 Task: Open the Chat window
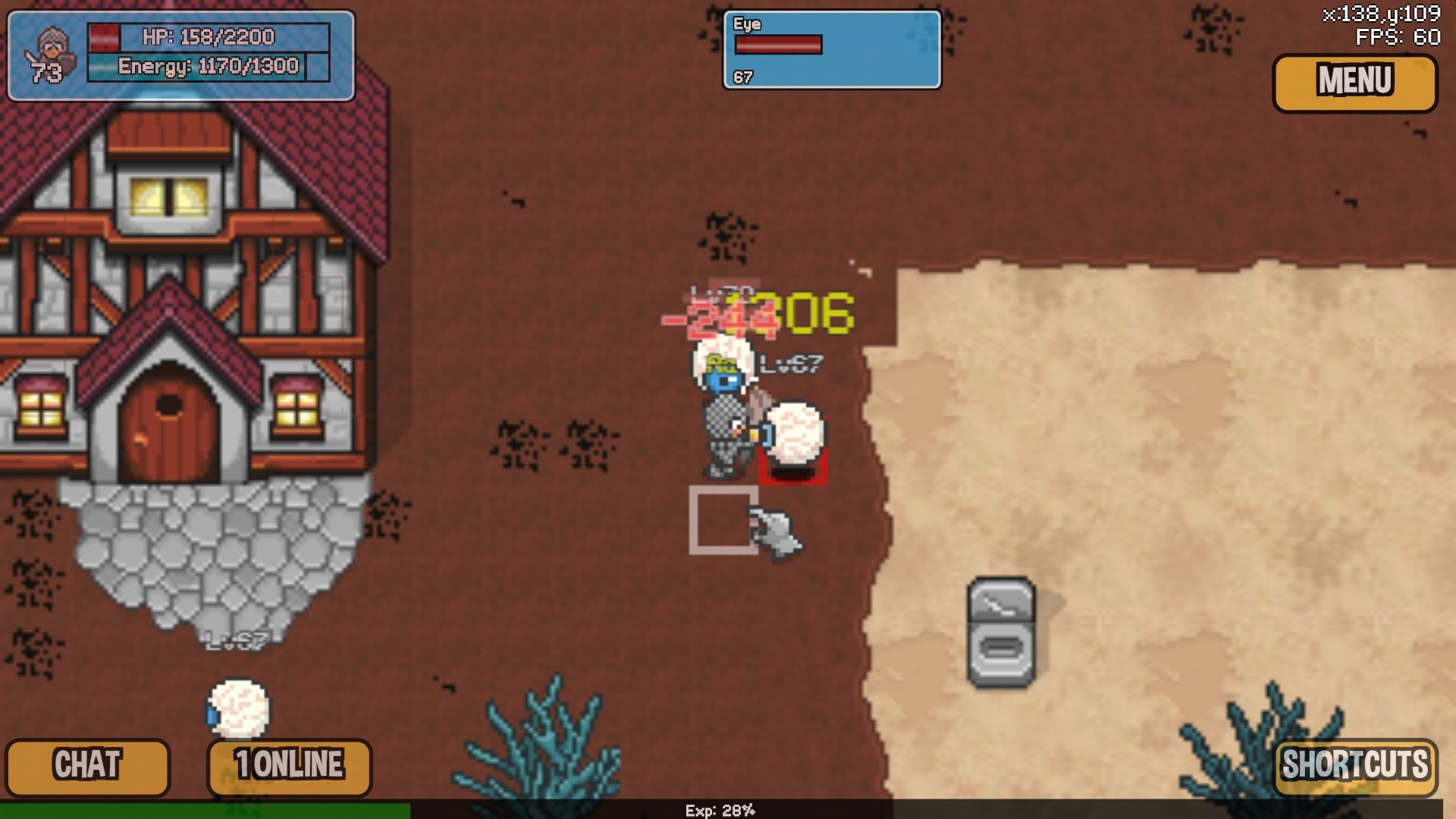pos(89,764)
